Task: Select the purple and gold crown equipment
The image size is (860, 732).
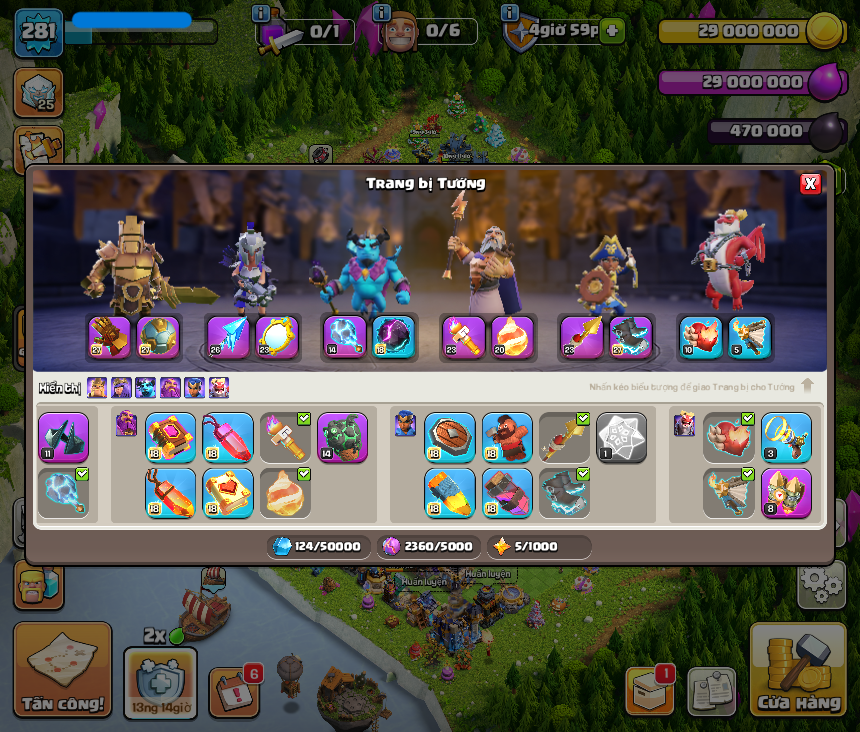Action: [786, 493]
